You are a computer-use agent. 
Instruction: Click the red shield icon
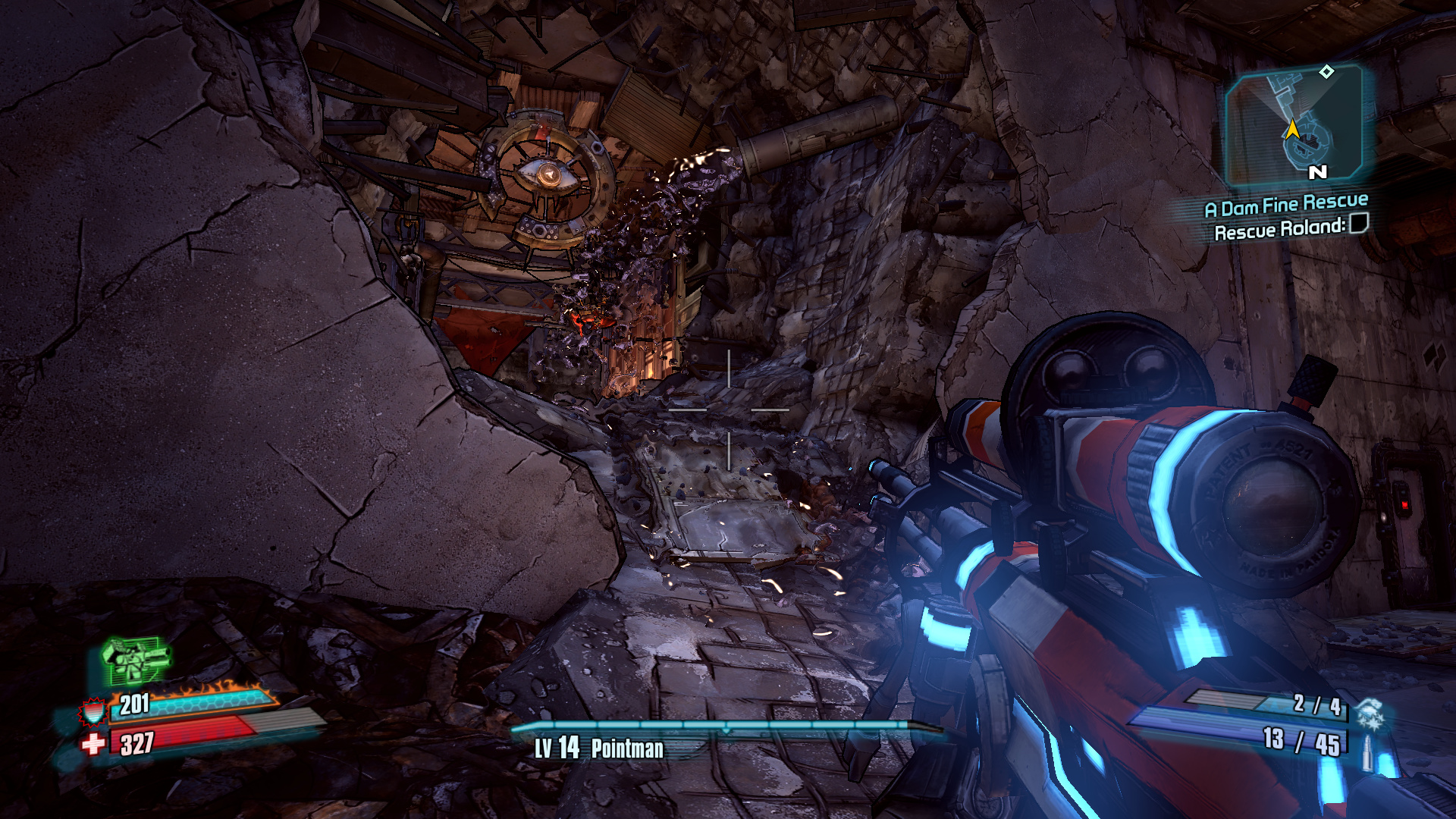pos(93,711)
